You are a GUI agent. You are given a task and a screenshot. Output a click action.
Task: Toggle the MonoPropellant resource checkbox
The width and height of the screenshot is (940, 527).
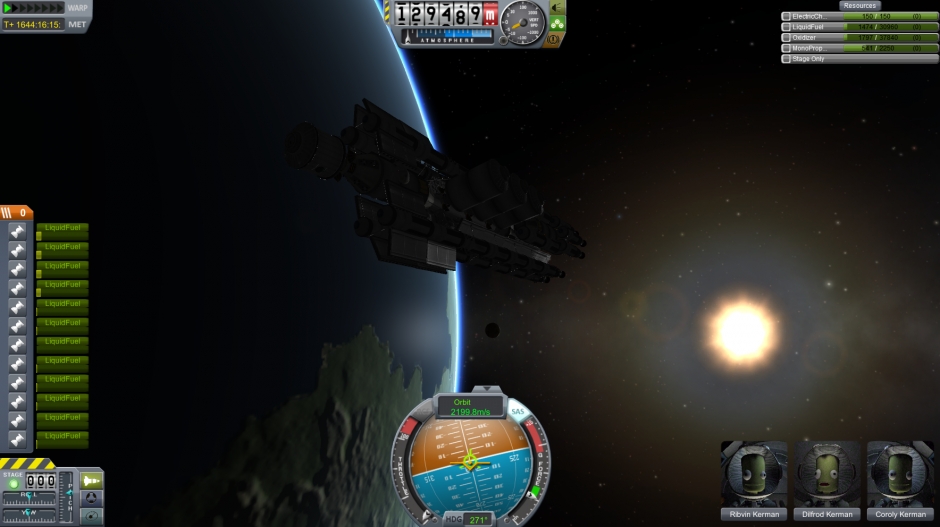pyautogui.click(x=786, y=48)
